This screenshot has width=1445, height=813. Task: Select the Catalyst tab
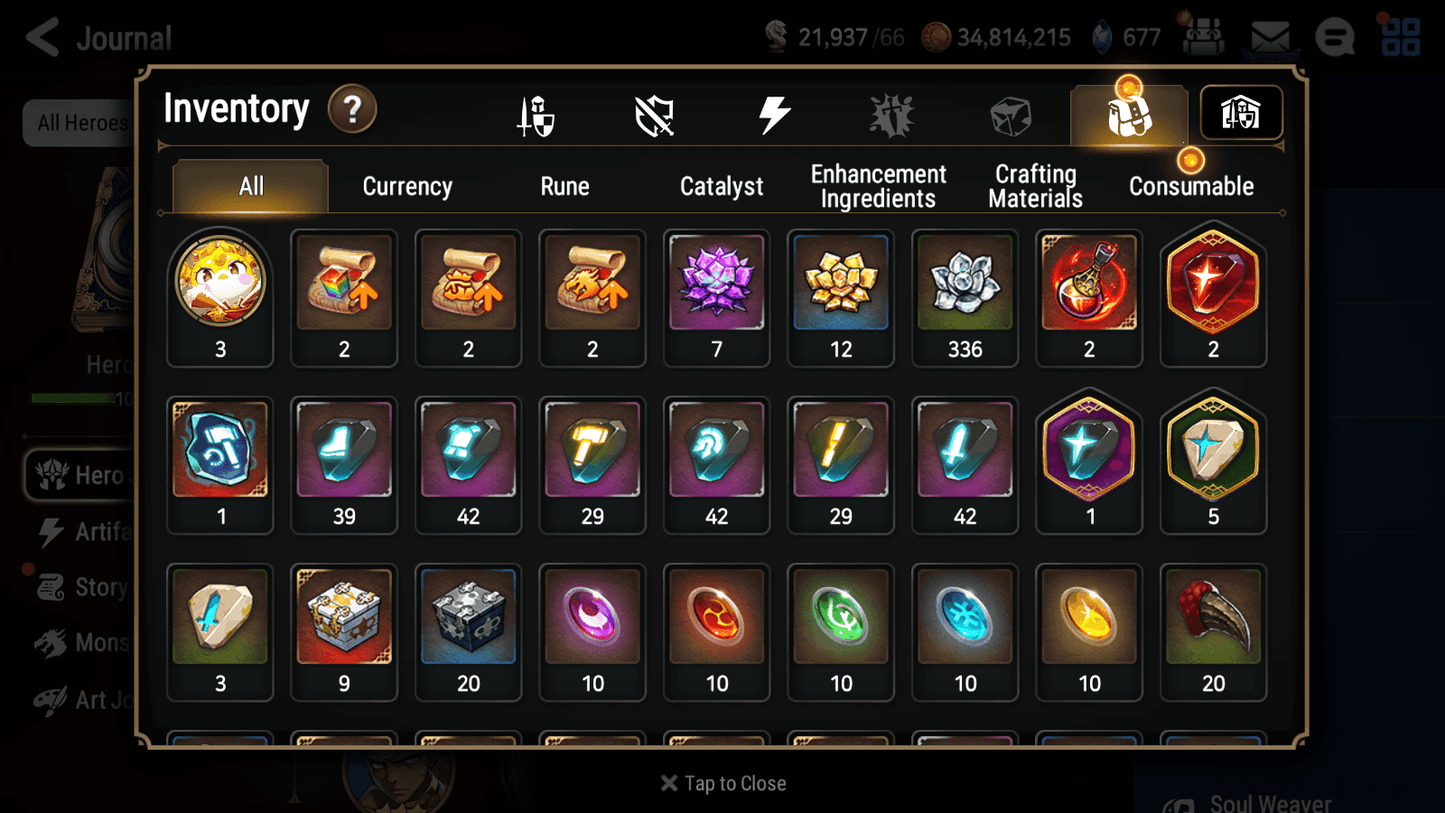[722, 186]
